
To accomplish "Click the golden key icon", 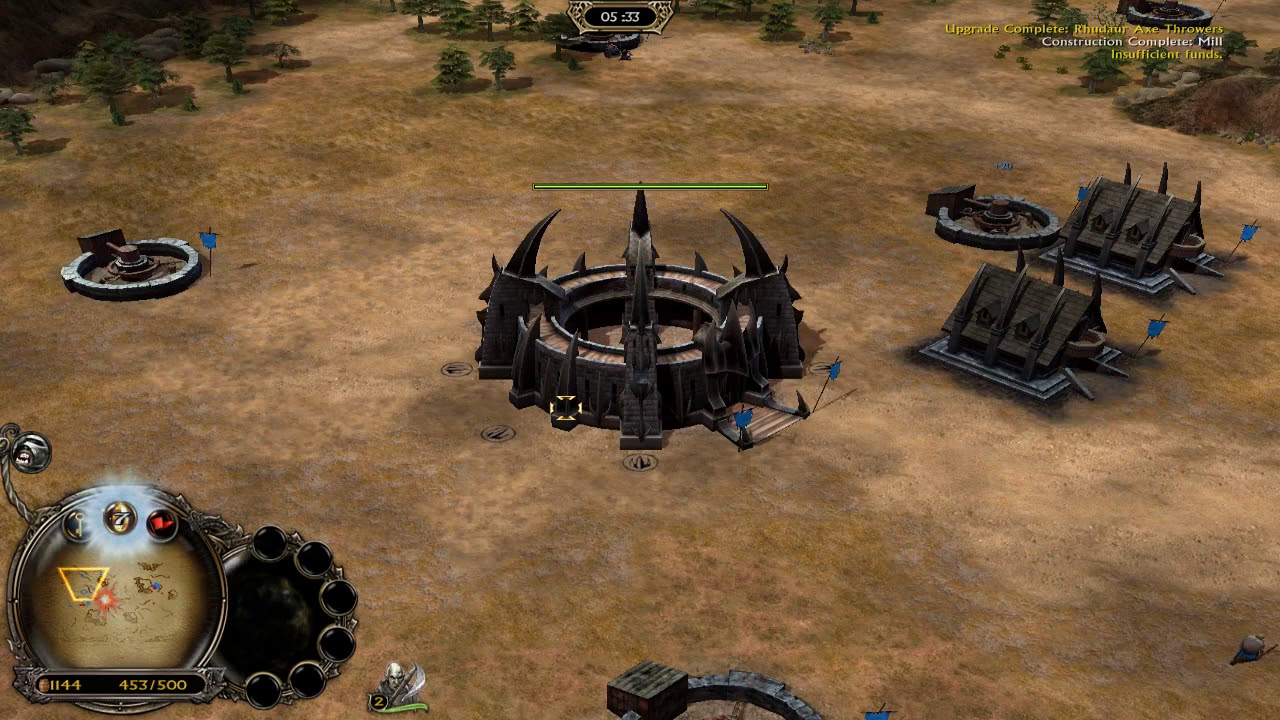I will point(78,524).
